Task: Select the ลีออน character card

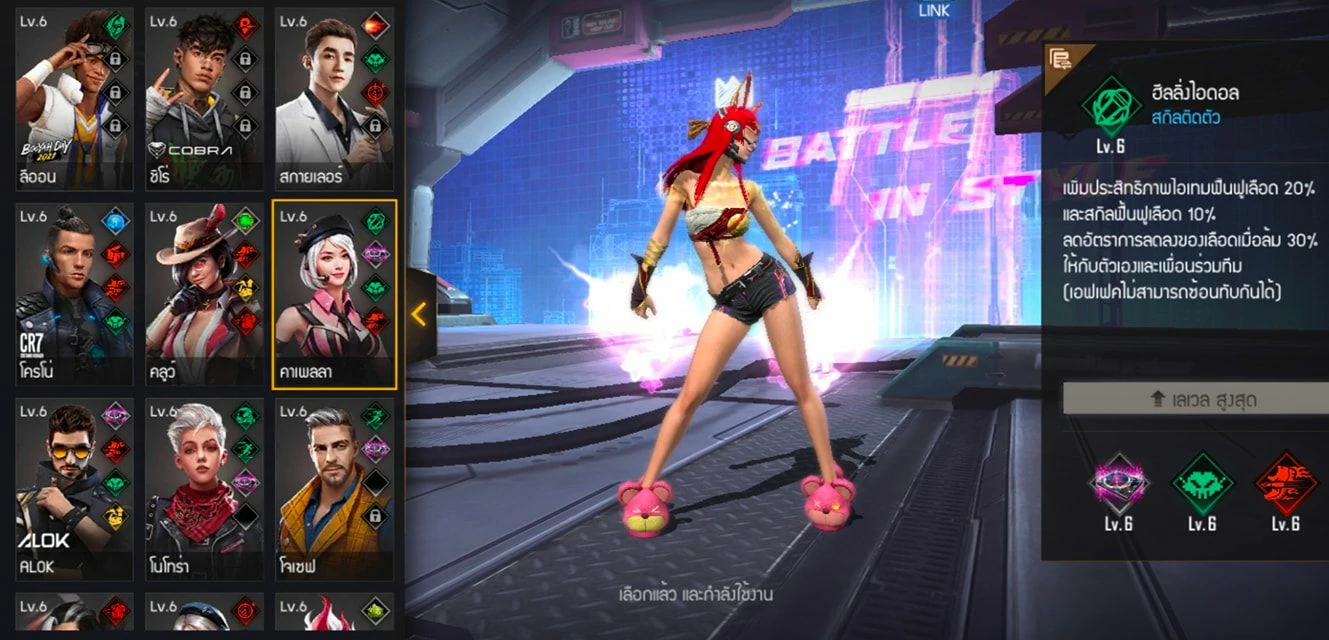Action: (x=70, y=98)
